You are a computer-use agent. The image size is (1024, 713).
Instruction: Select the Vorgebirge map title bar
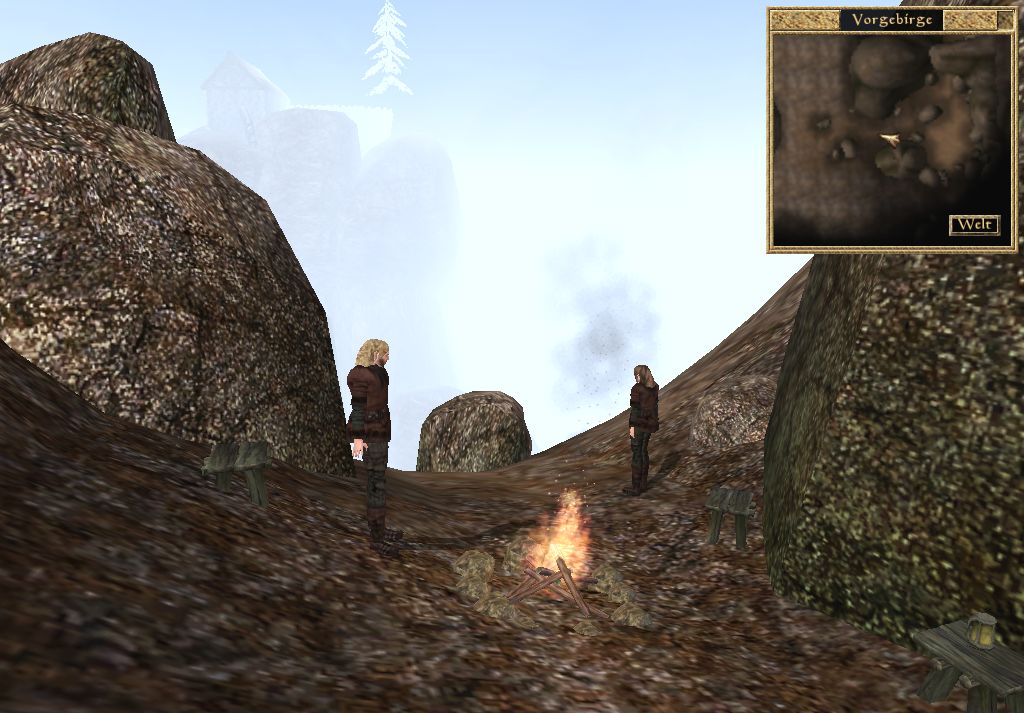pos(890,20)
